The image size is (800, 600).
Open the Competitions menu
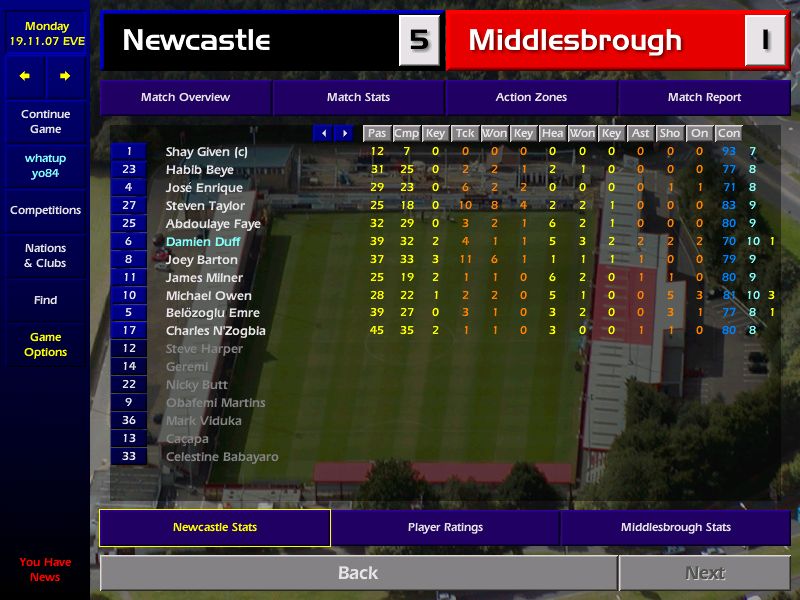point(45,210)
